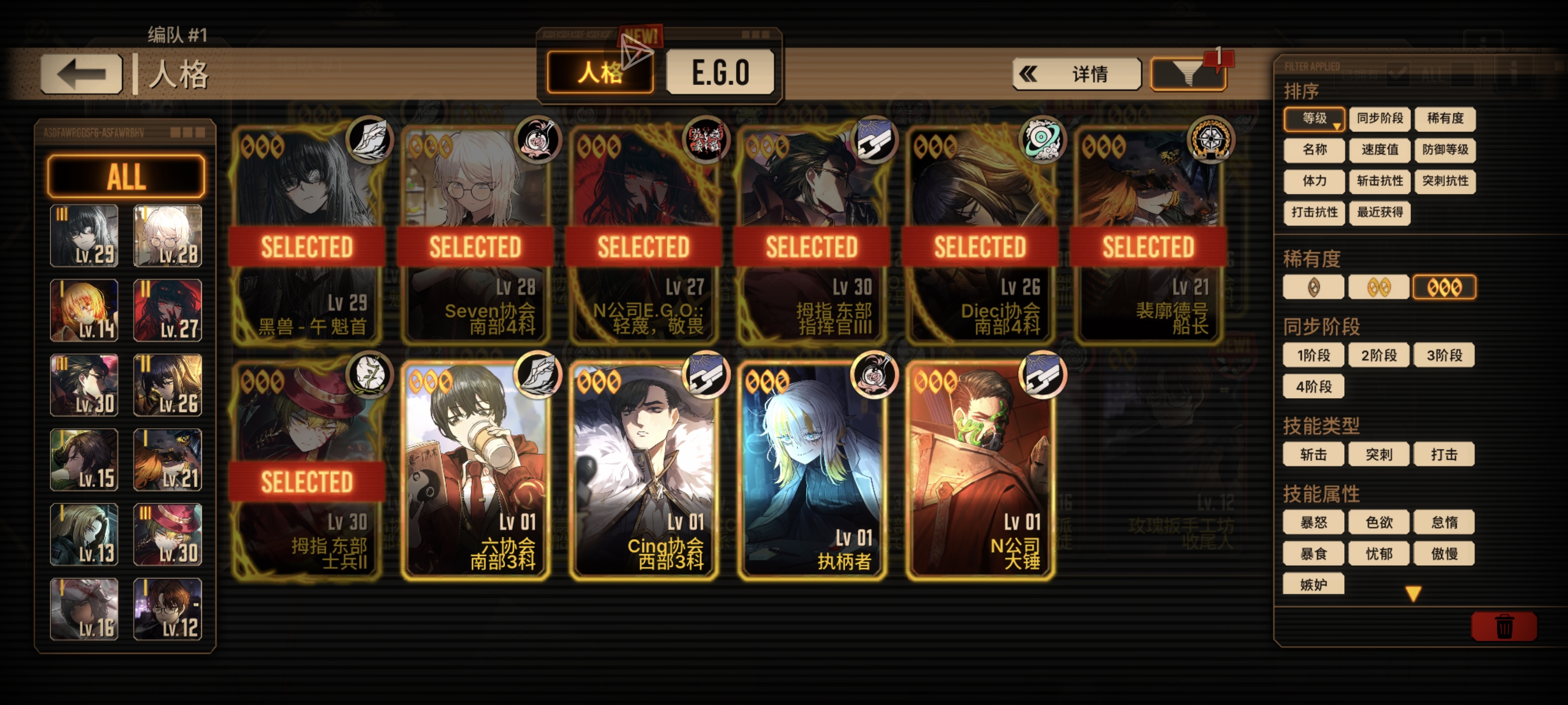Filter skill type 斩击

coord(1313,454)
